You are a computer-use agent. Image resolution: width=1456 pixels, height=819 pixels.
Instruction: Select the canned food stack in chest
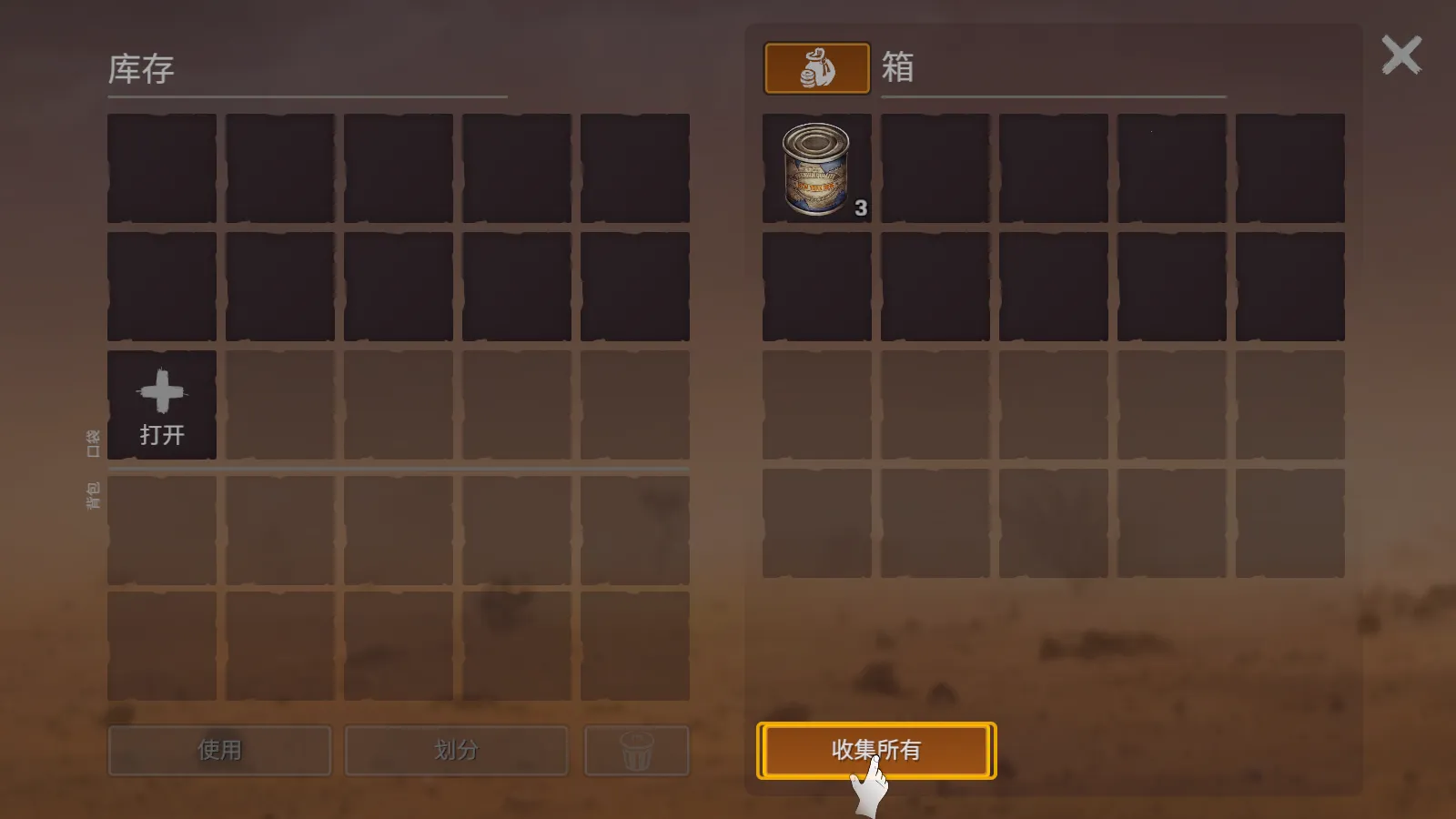[x=816, y=168]
